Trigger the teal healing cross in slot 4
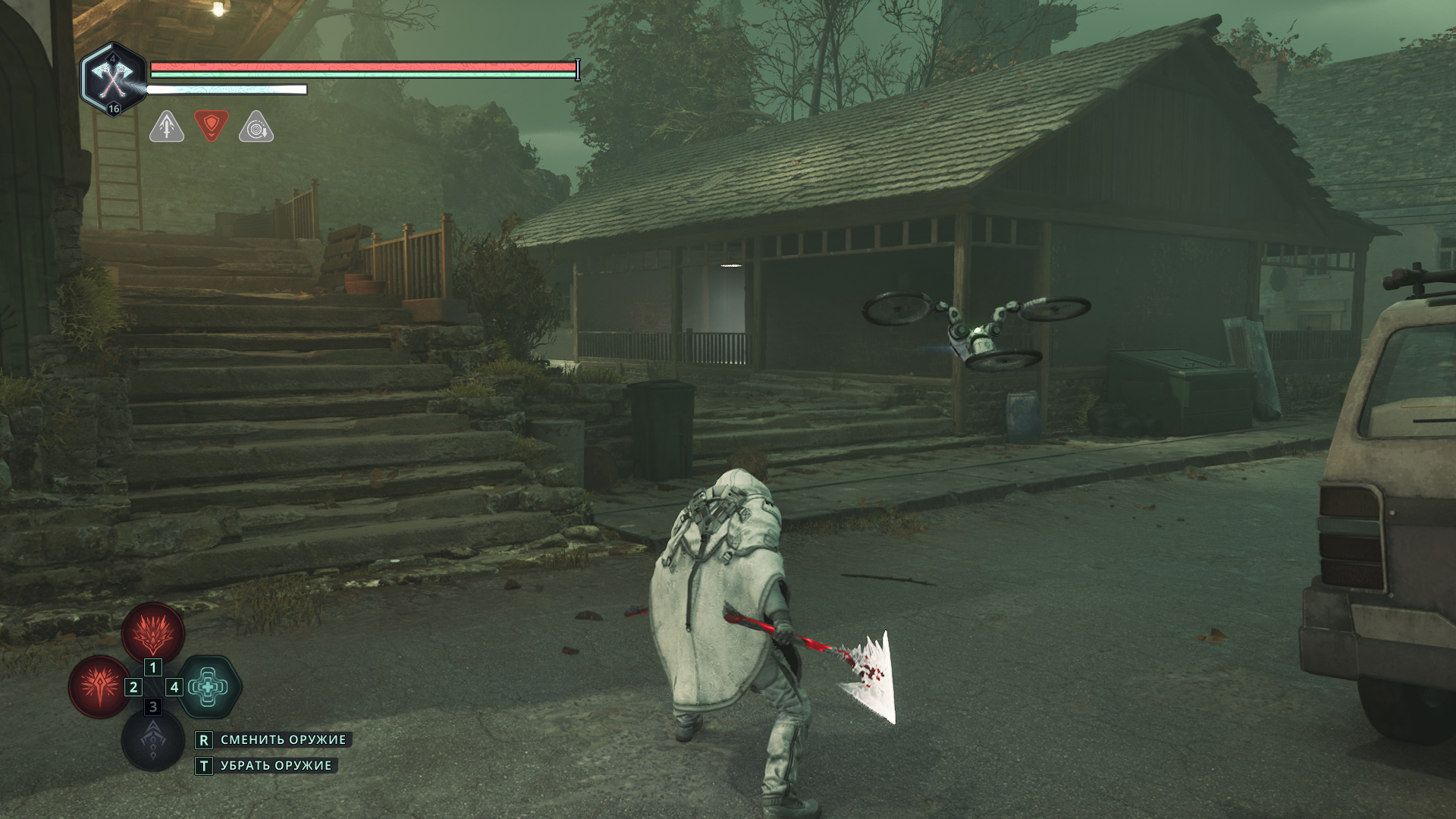 pos(209,686)
